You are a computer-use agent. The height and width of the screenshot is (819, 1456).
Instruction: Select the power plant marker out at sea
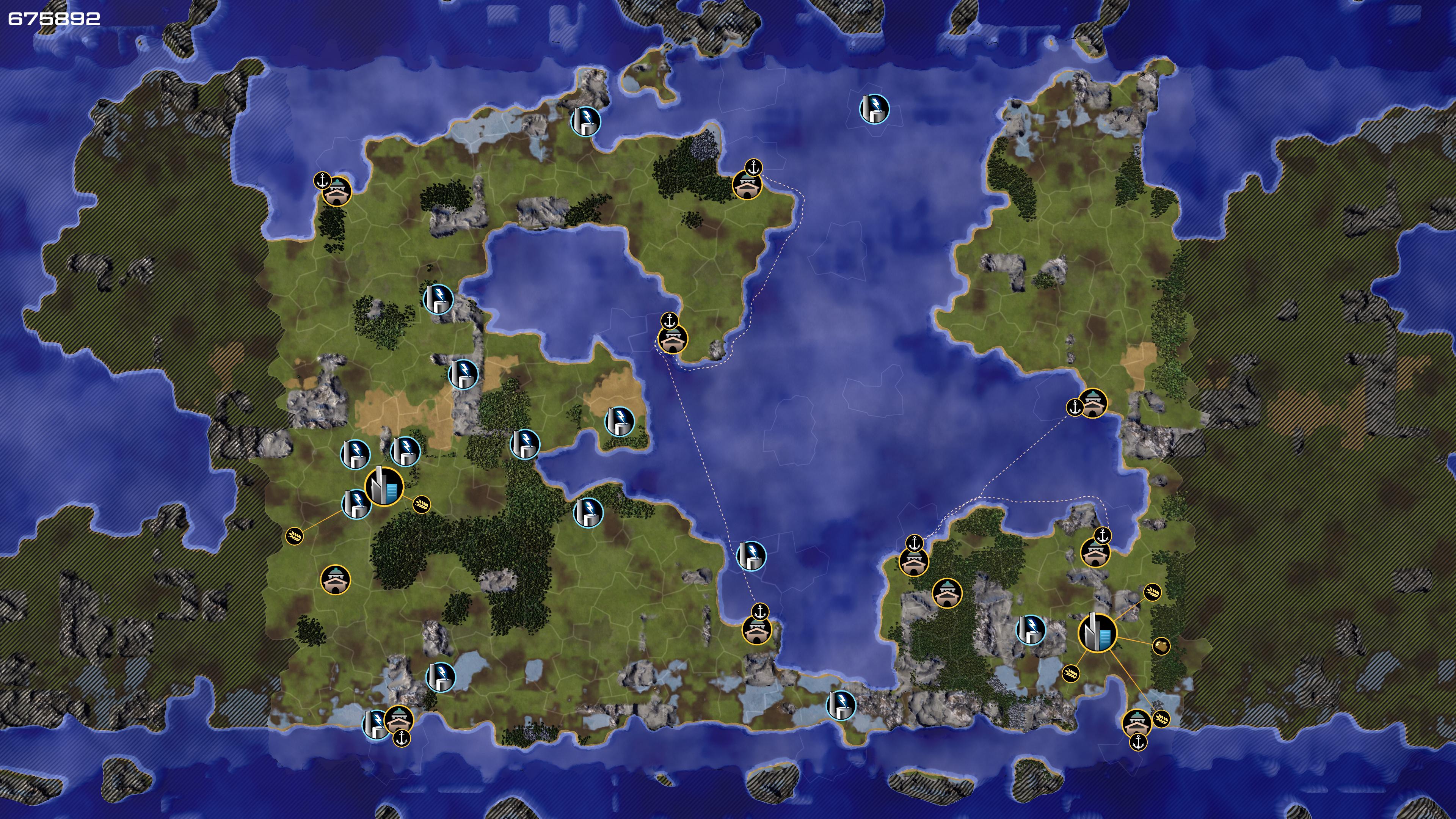pyautogui.click(x=874, y=109)
